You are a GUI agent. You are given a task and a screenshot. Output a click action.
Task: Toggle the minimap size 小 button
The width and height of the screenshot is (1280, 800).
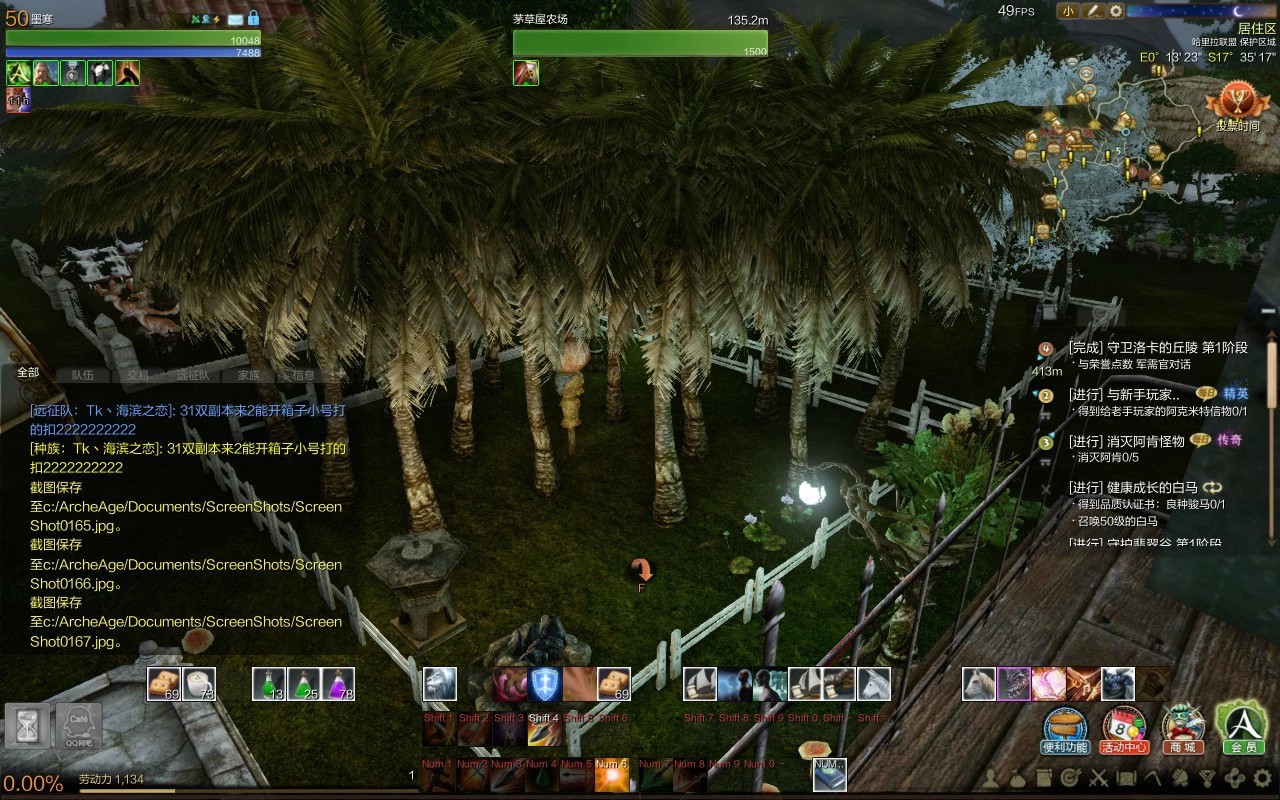1068,11
